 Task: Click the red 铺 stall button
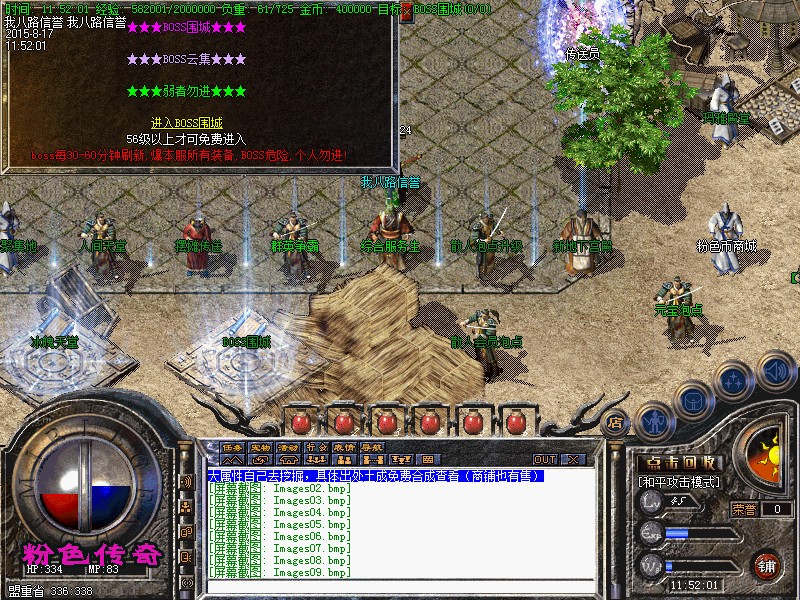click(767, 565)
